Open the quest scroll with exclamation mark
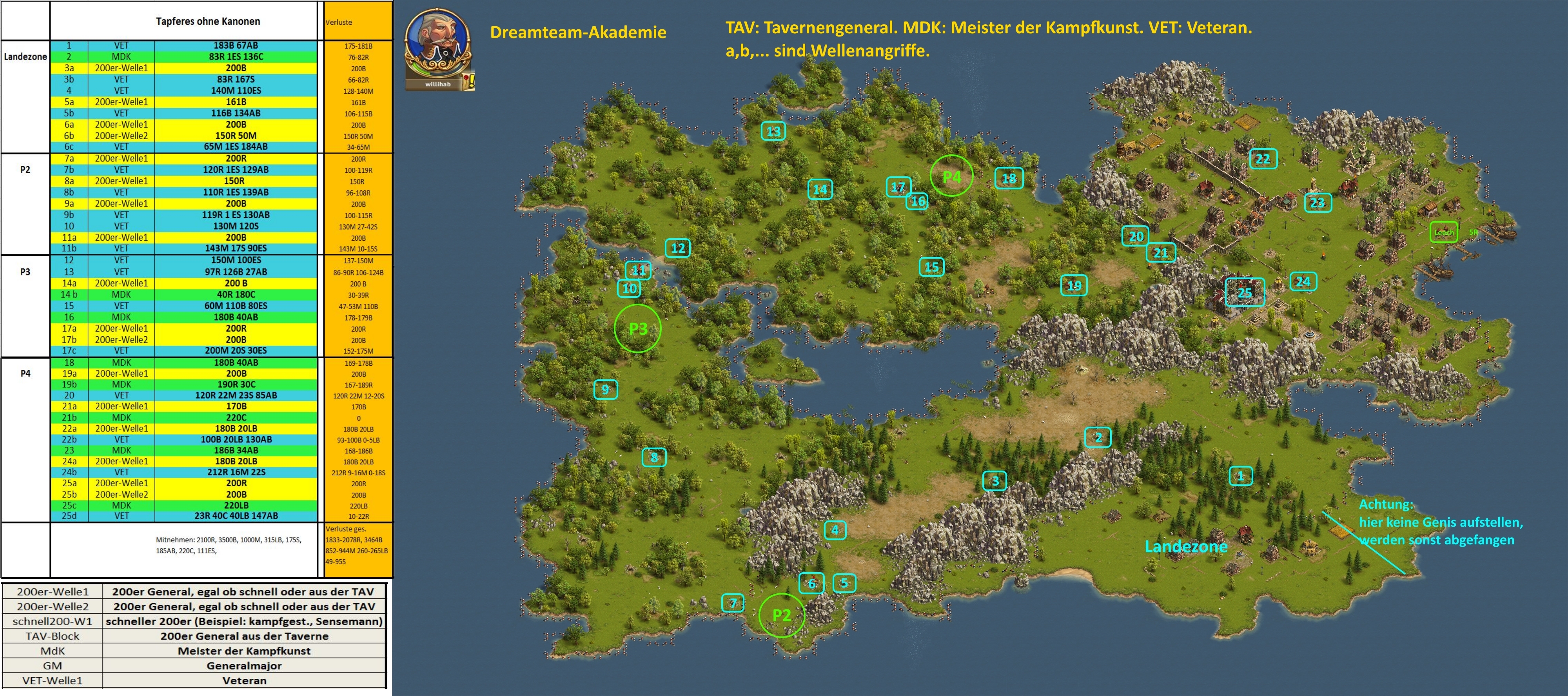Image resolution: width=1568 pixels, height=696 pixels. point(468,82)
